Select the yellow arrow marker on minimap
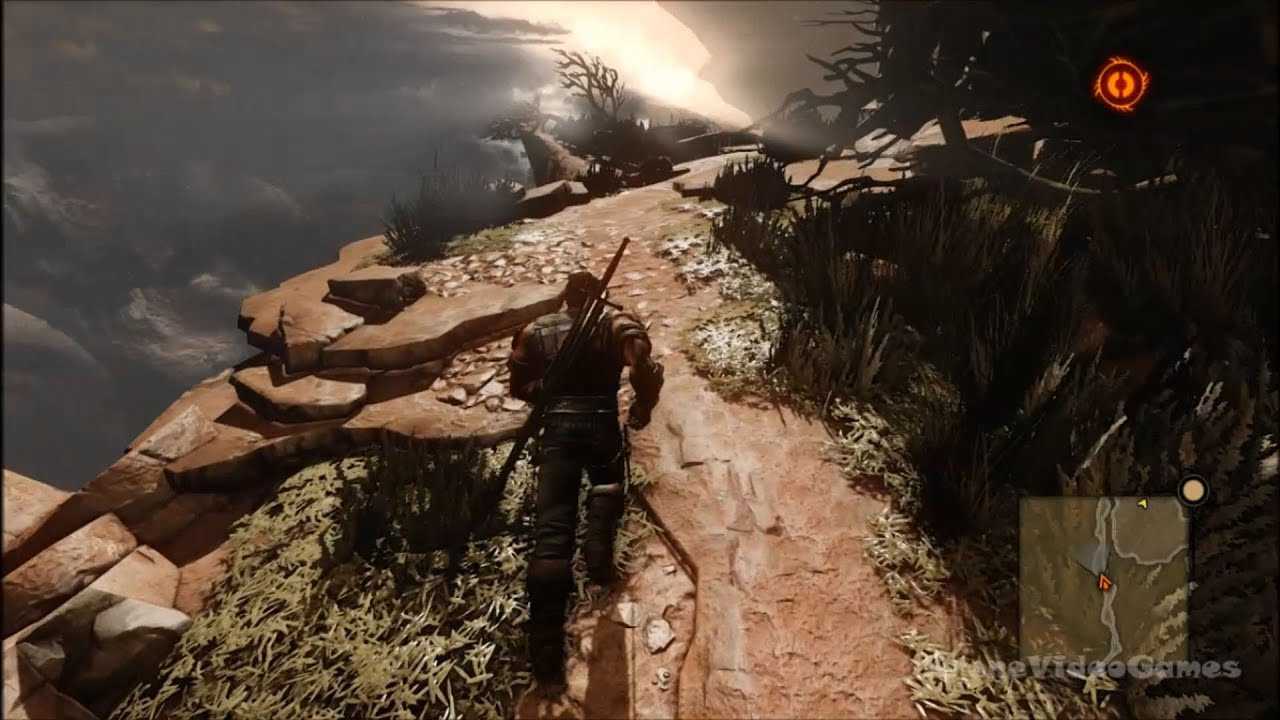Screen dimensions: 1280x720 coord(1142,503)
